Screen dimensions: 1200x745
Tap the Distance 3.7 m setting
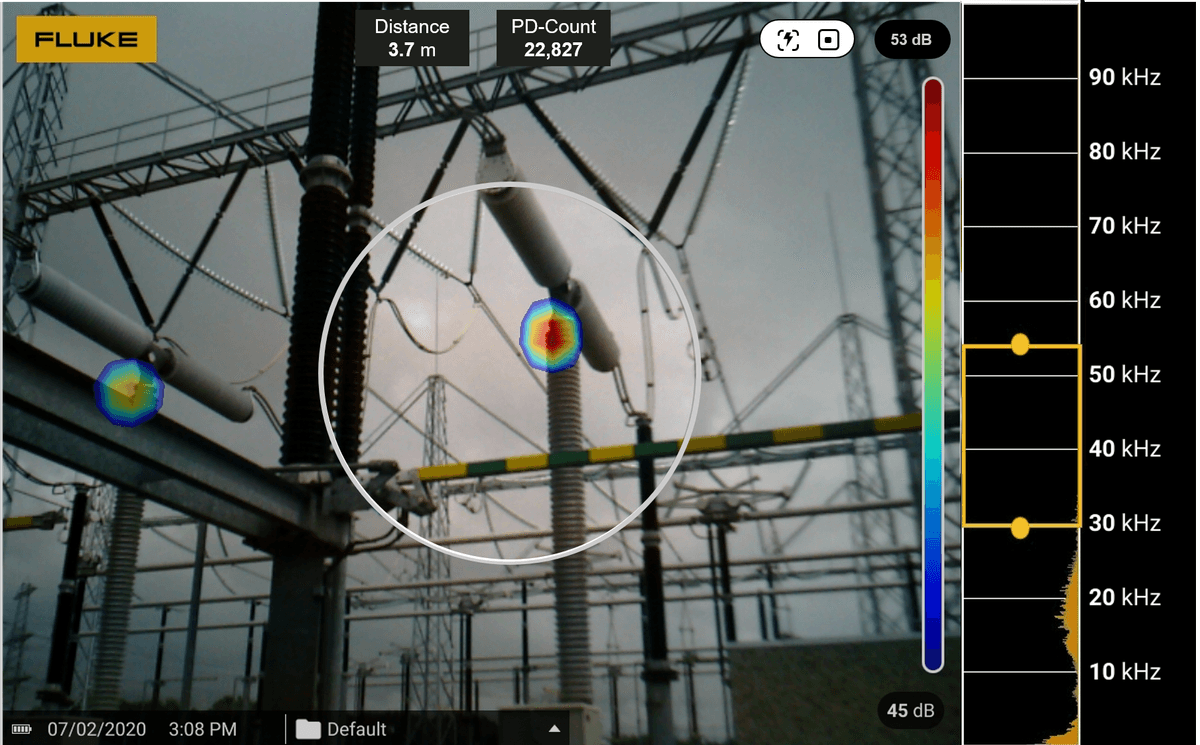tap(412, 39)
